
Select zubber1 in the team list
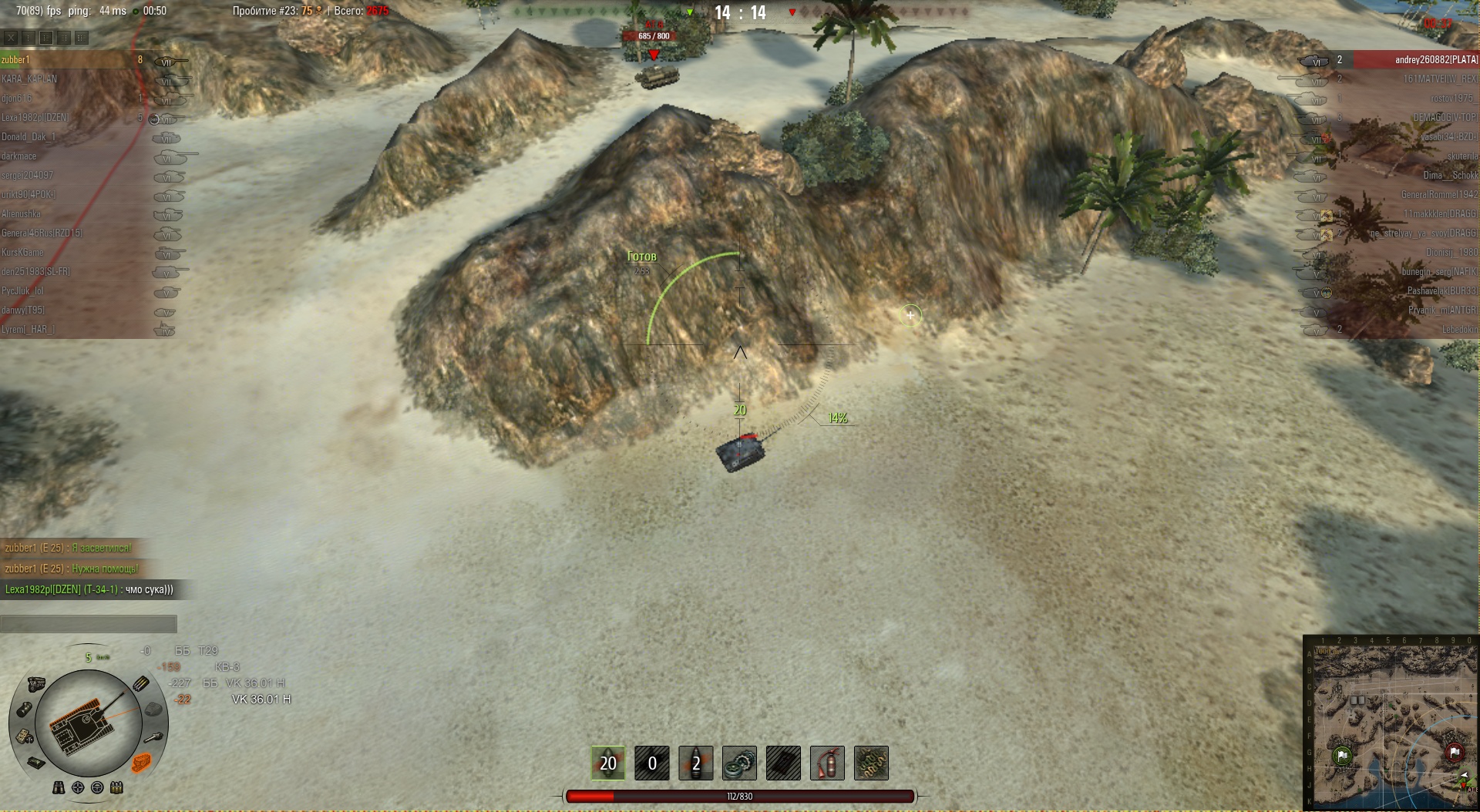coord(15,60)
